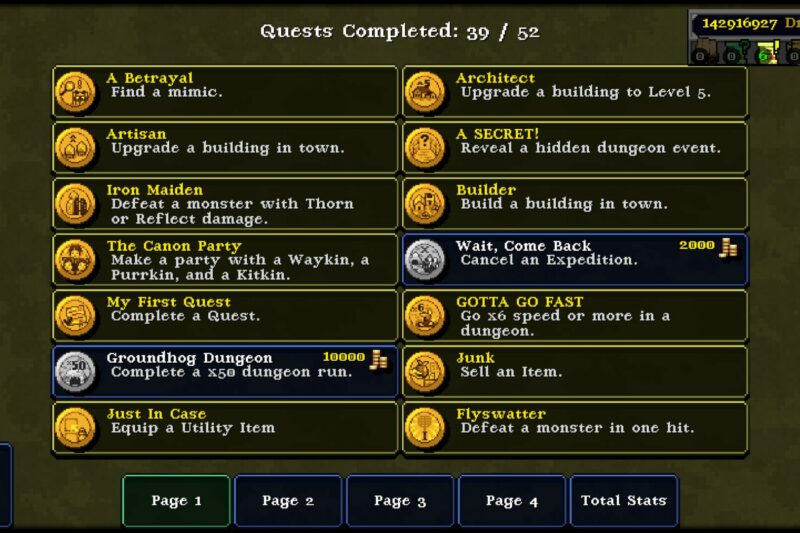Select The Canon Party quest
Image resolution: width=800 pixels, height=533 pixels.
225,260
